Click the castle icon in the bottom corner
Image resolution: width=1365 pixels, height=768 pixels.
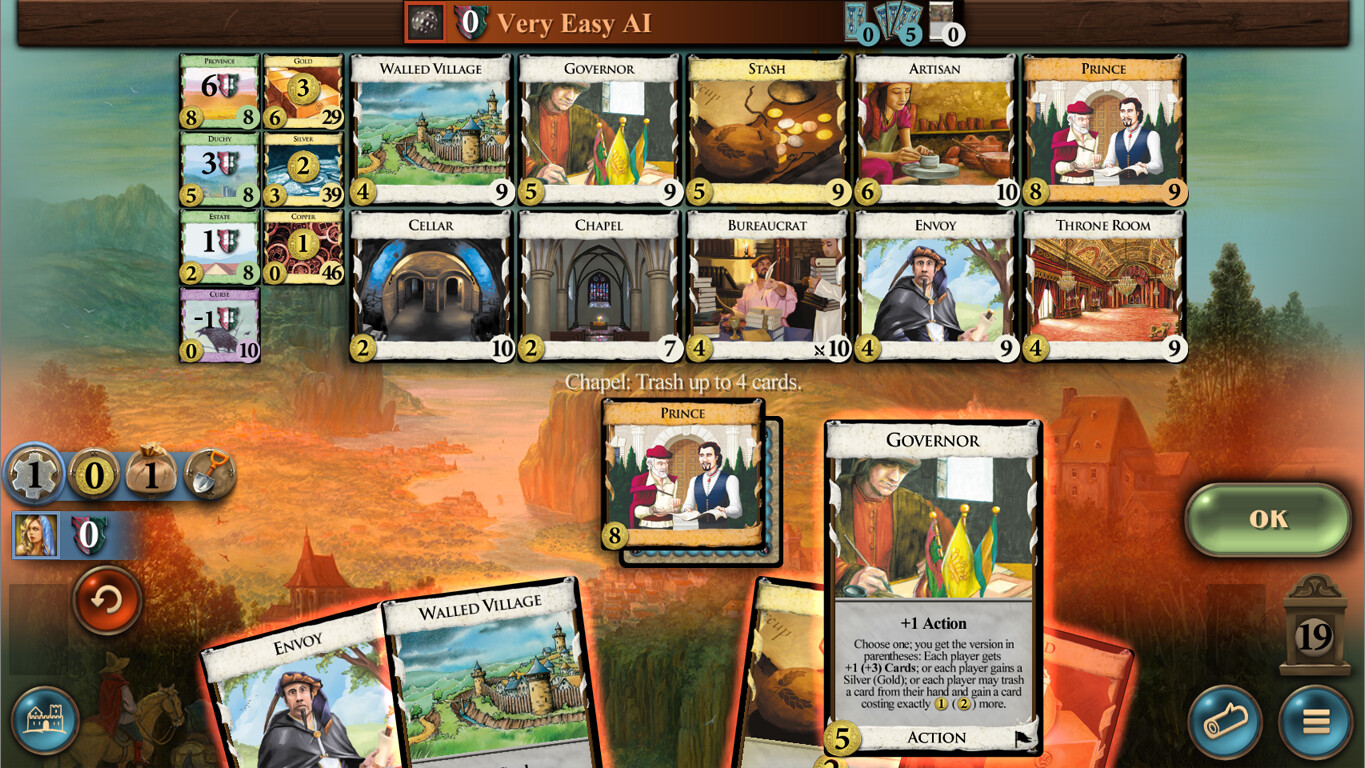[x=44, y=718]
